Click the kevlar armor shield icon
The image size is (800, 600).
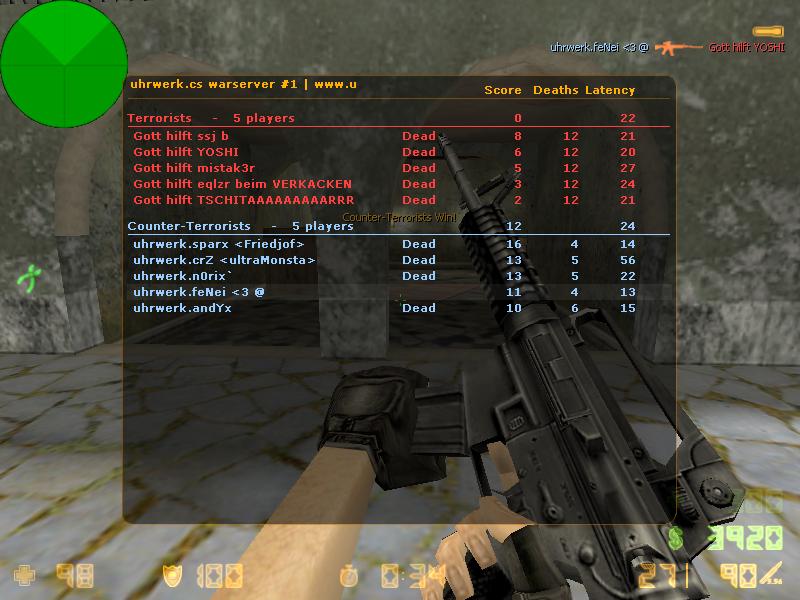tap(172, 576)
